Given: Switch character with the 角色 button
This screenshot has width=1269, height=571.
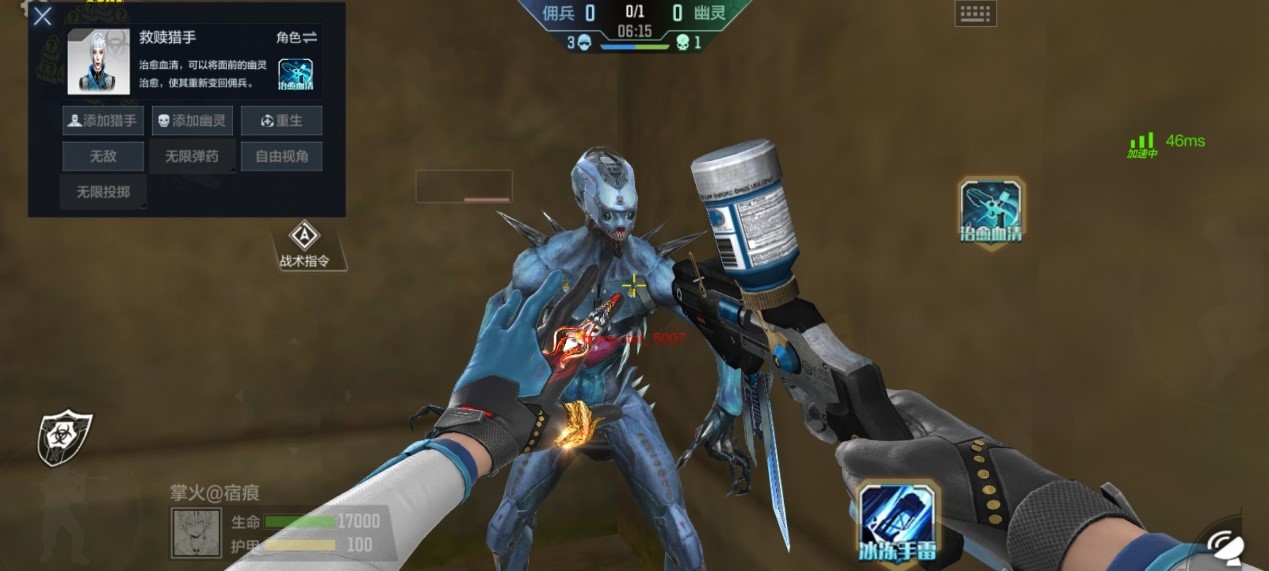Looking at the screenshot, I should (296, 37).
